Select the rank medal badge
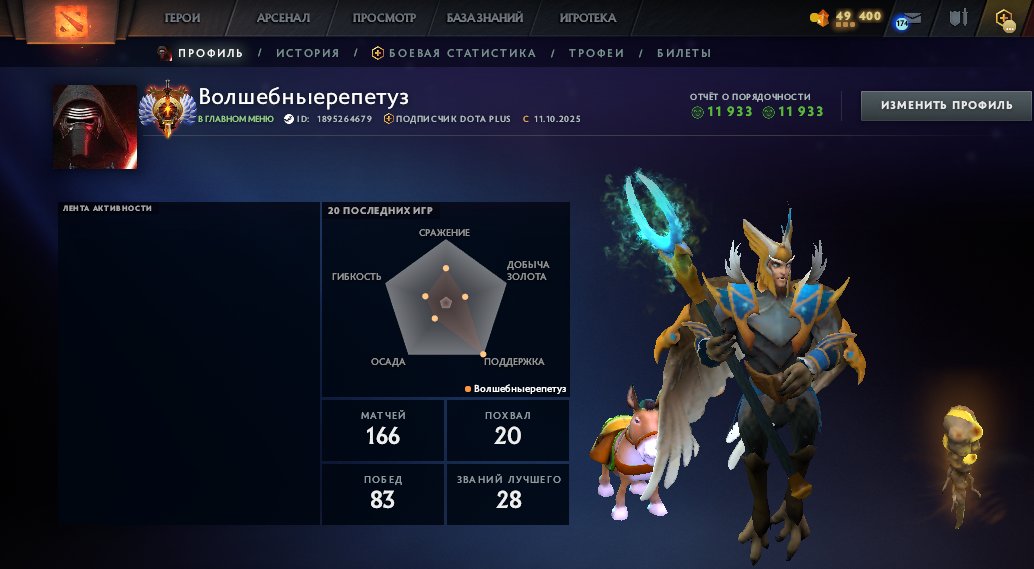Viewport: 1034px width, 569px height. click(x=166, y=109)
